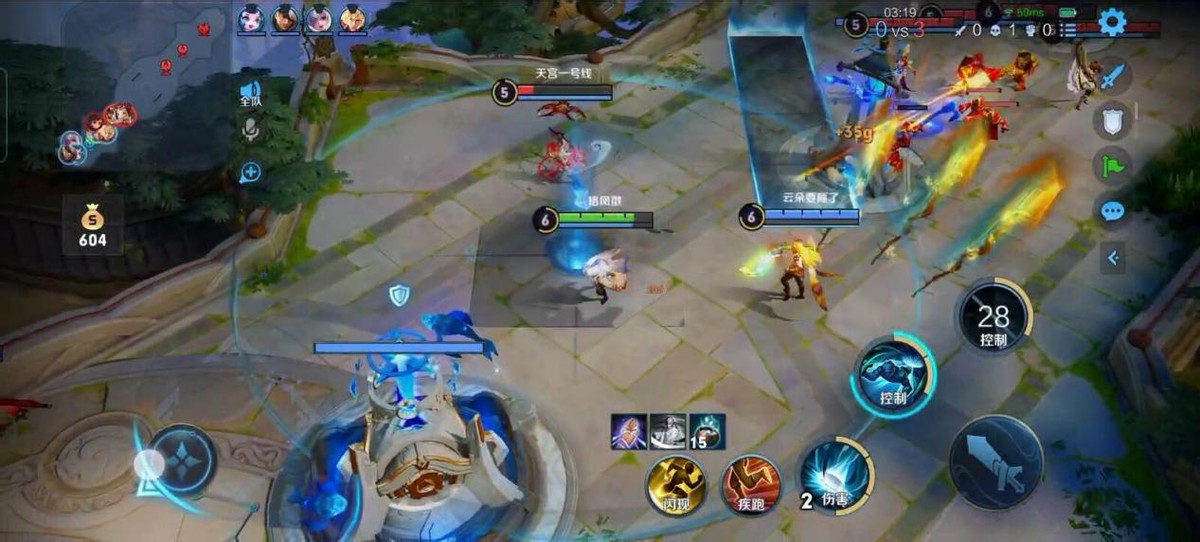Open the blue chat bubble with plus sign
The width and height of the screenshot is (1200, 542).
[250, 172]
